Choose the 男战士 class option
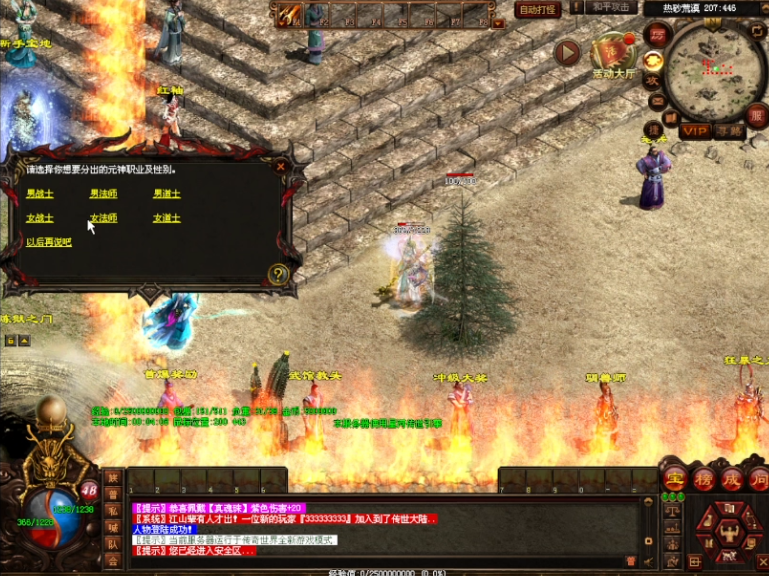Image resolution: width=769 pixels, height=576 pixels. [40, 193]
